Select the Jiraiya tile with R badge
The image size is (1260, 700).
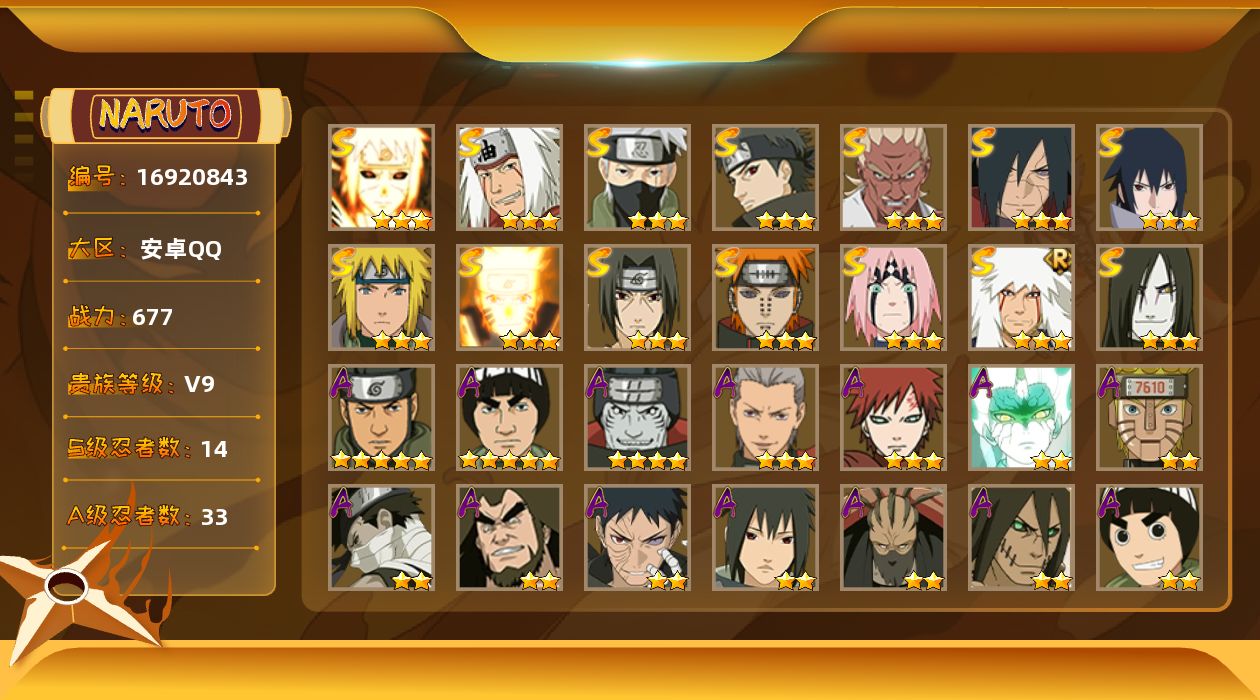pos(1022,298)
